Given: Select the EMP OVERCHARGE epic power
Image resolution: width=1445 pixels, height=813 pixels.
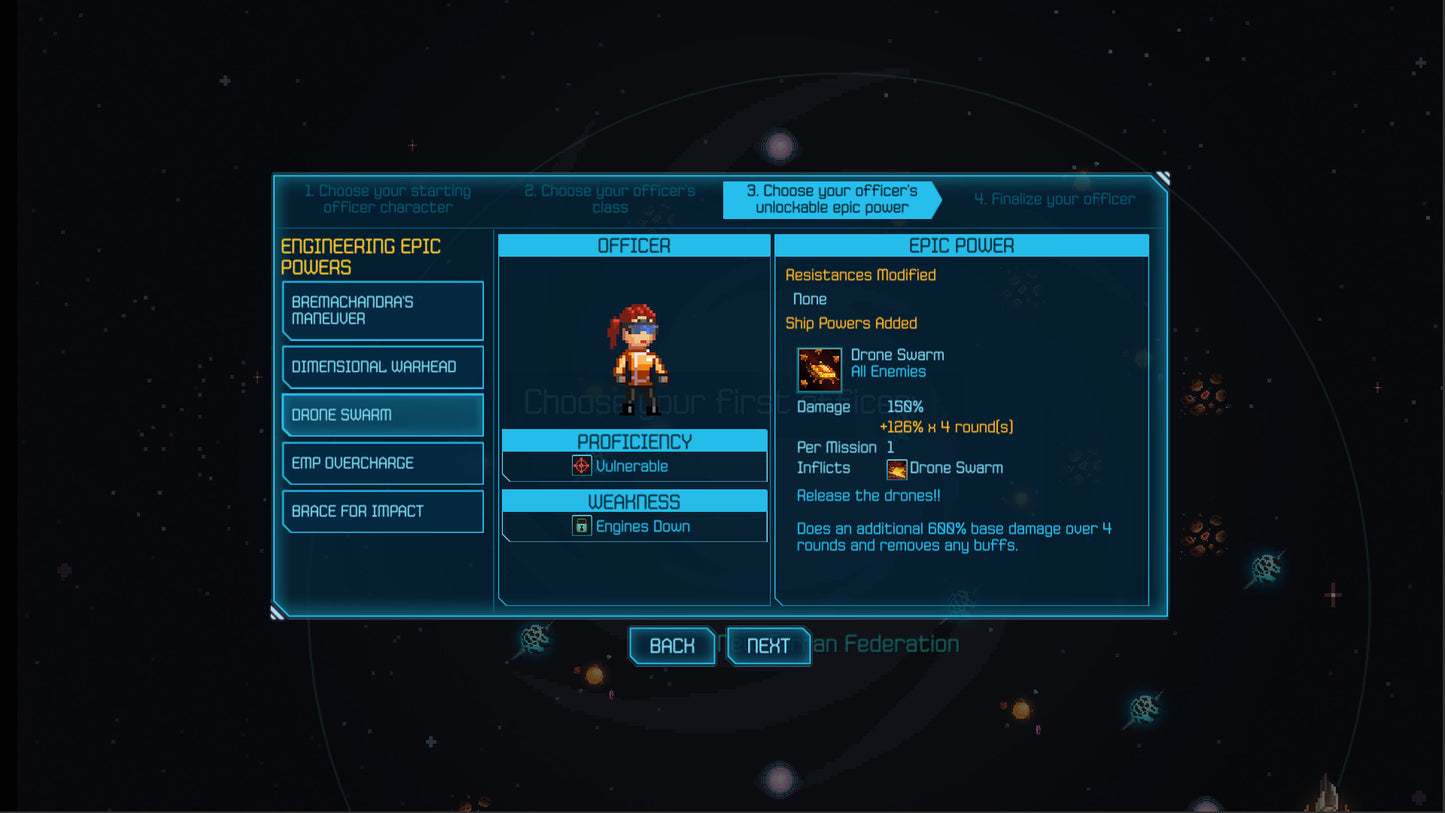Looking at the screenshot, I should (x=383, y=463).
